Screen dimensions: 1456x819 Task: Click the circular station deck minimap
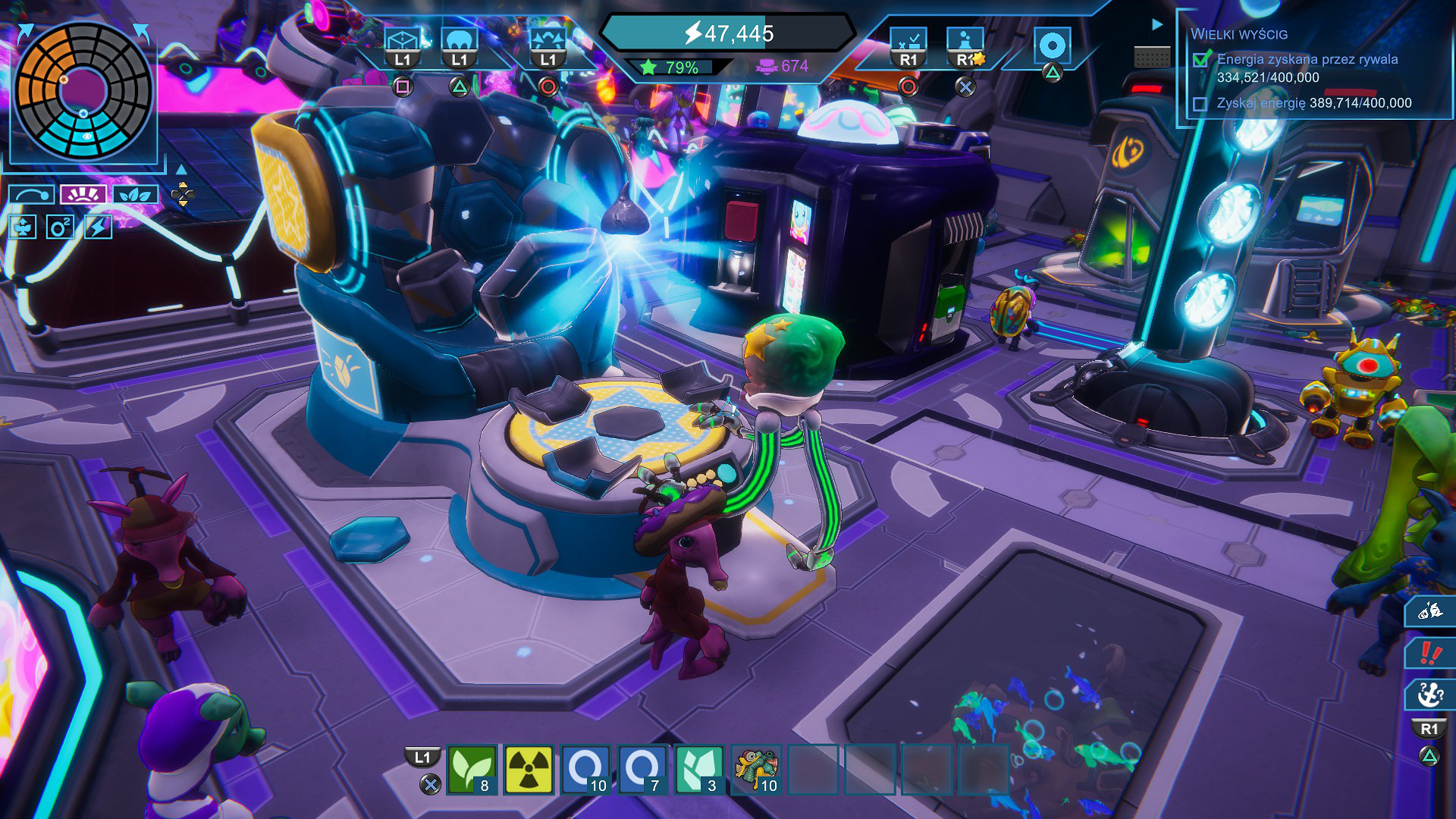[83, 91]
